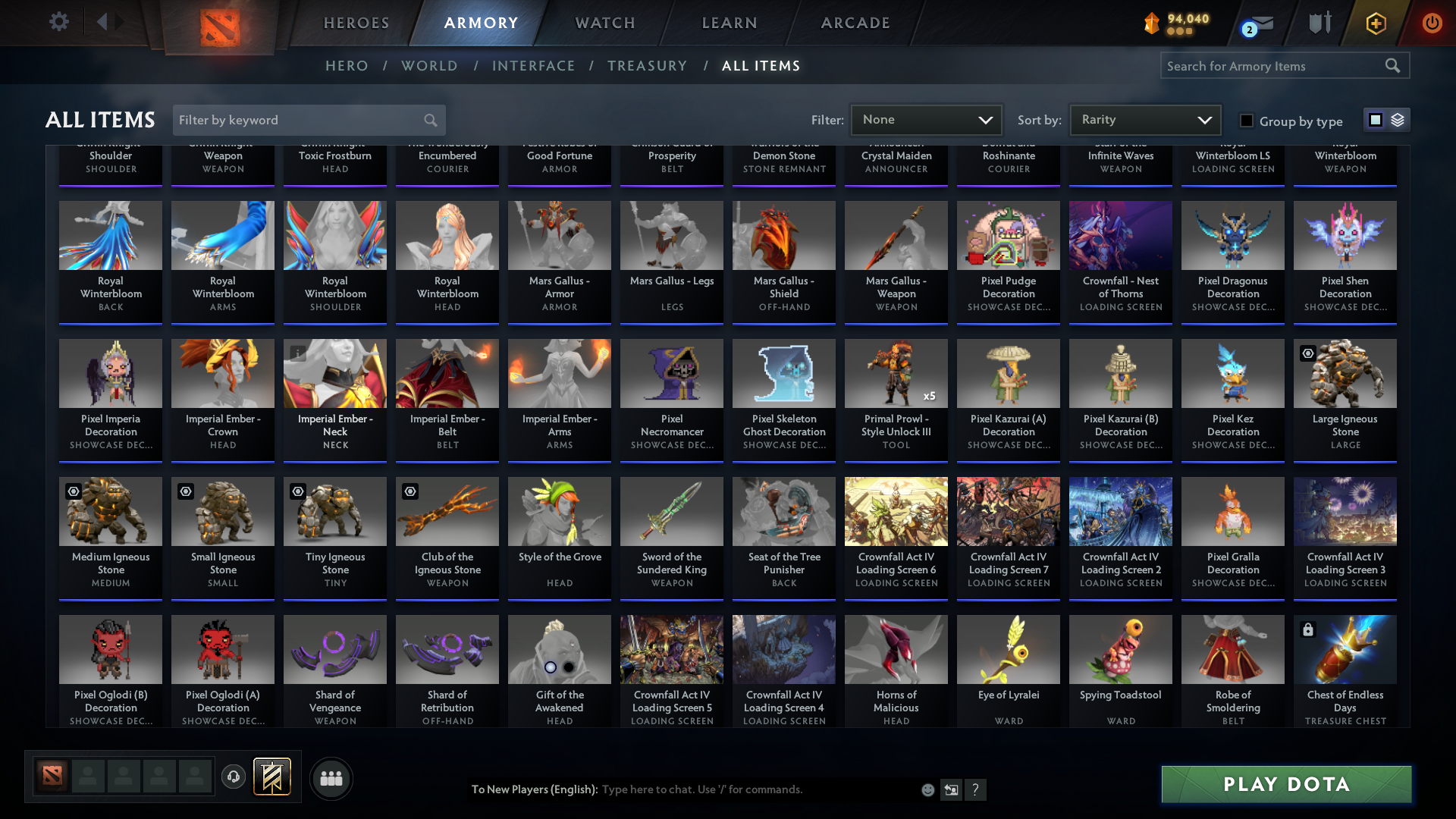The height and width of the screenshot is (819, 1456).
Task: Click the power button to quit the game
Action: click(x=1432, y=22)
